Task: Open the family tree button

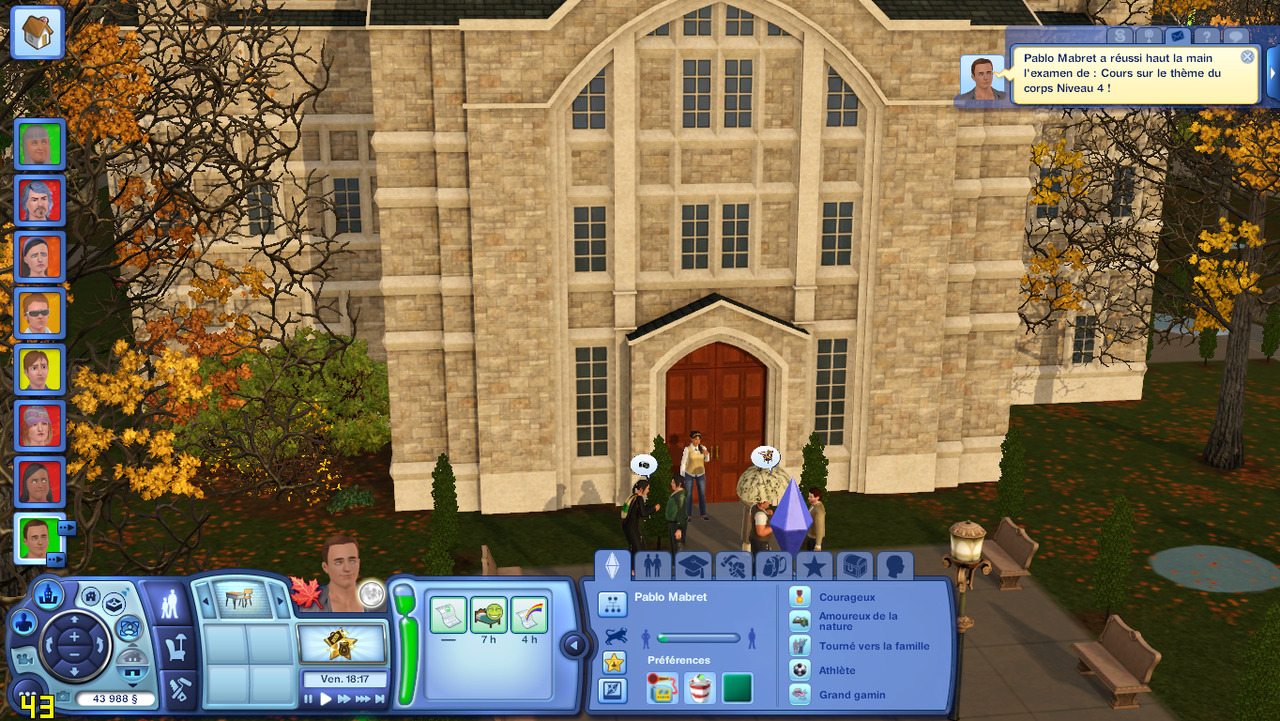Action: pos(612,604)
